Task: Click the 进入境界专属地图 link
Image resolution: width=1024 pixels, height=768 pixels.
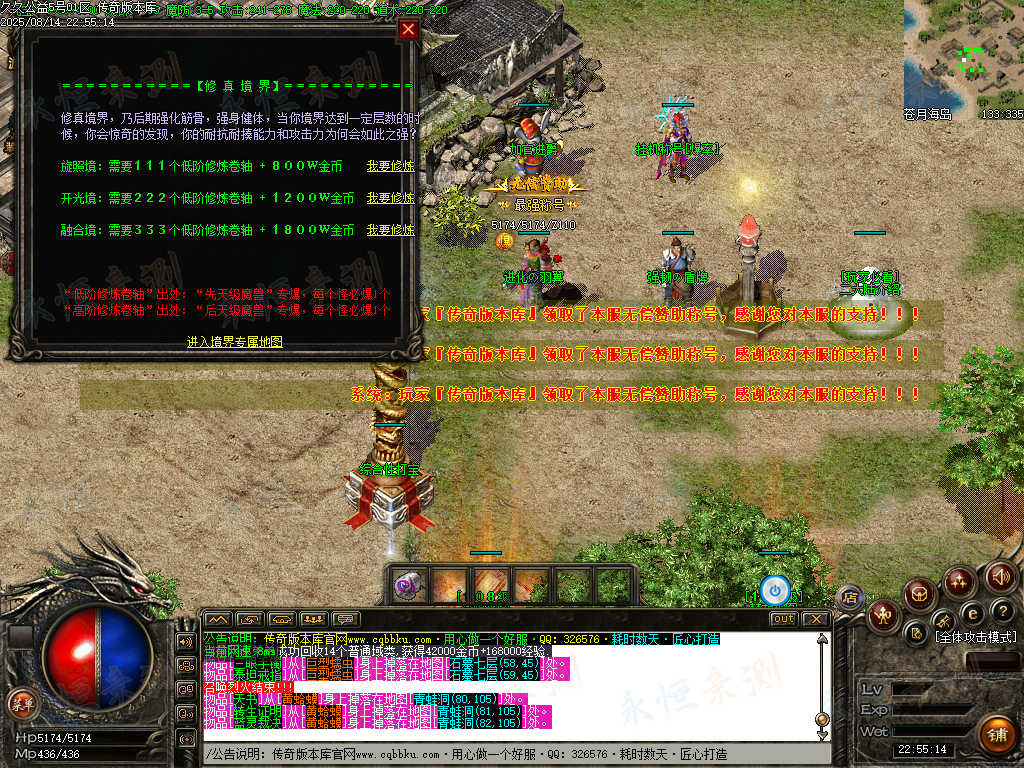Action: coord(235,342)
